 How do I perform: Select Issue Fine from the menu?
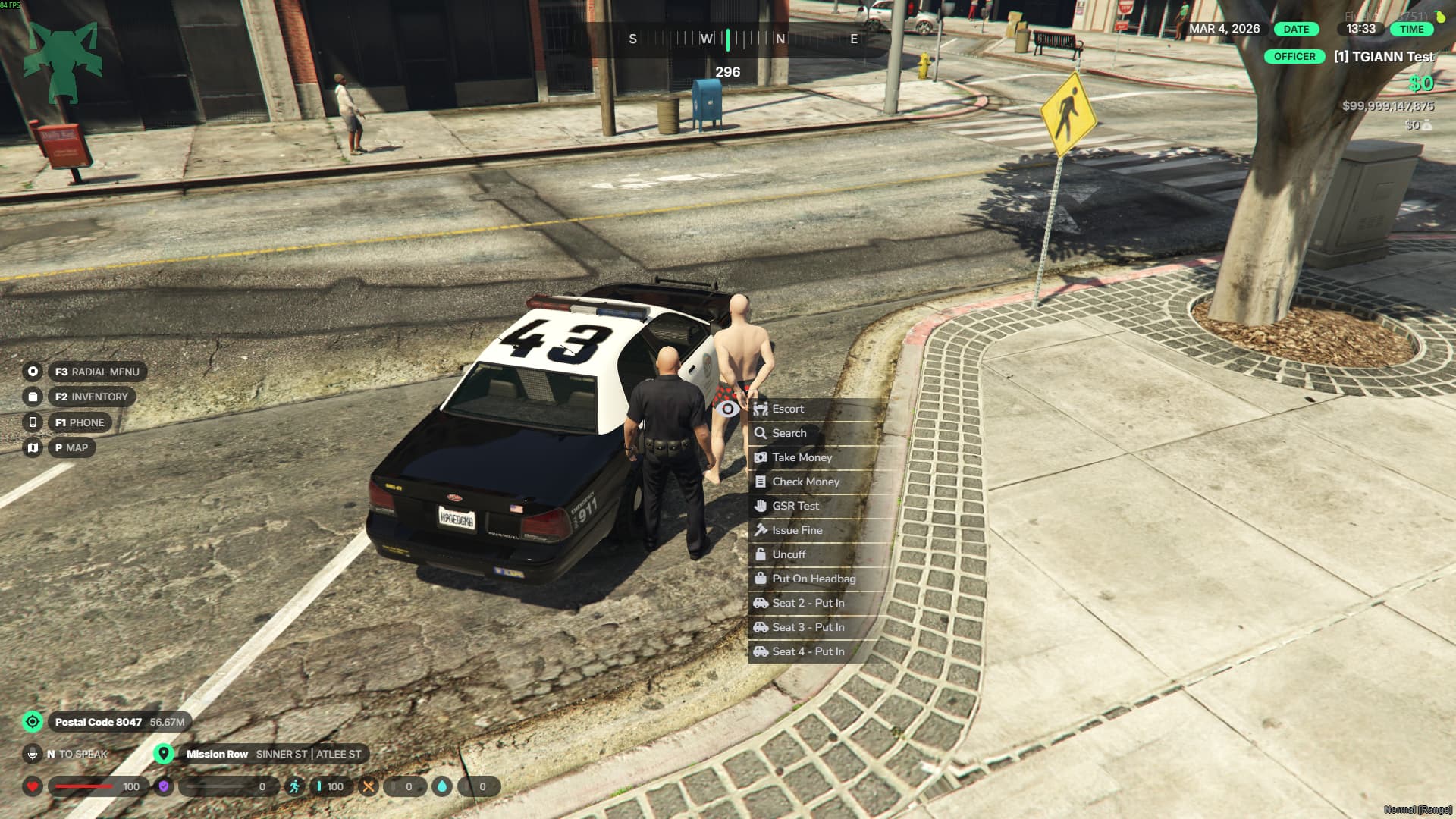click(x=796, y=530)
